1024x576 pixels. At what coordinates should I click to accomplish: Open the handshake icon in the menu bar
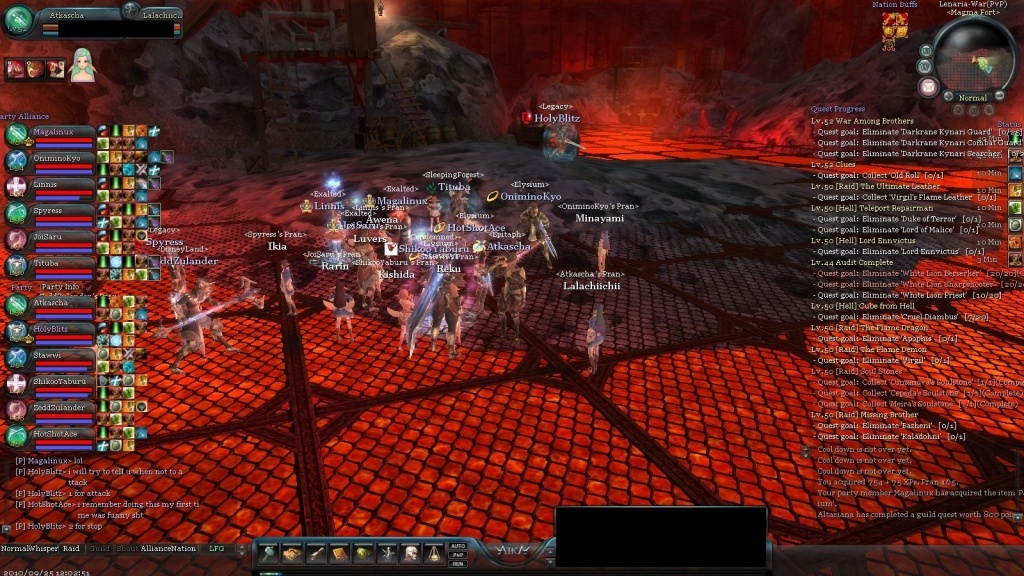coord(291,553)
